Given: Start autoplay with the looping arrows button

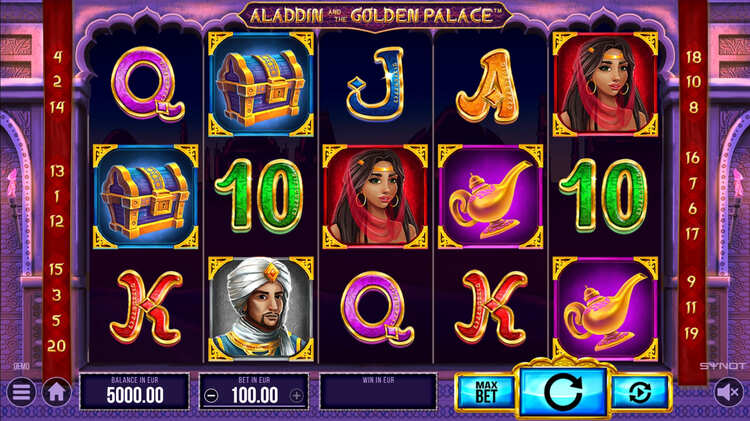Looking at the screenshot, I should (x=641, y=391).
